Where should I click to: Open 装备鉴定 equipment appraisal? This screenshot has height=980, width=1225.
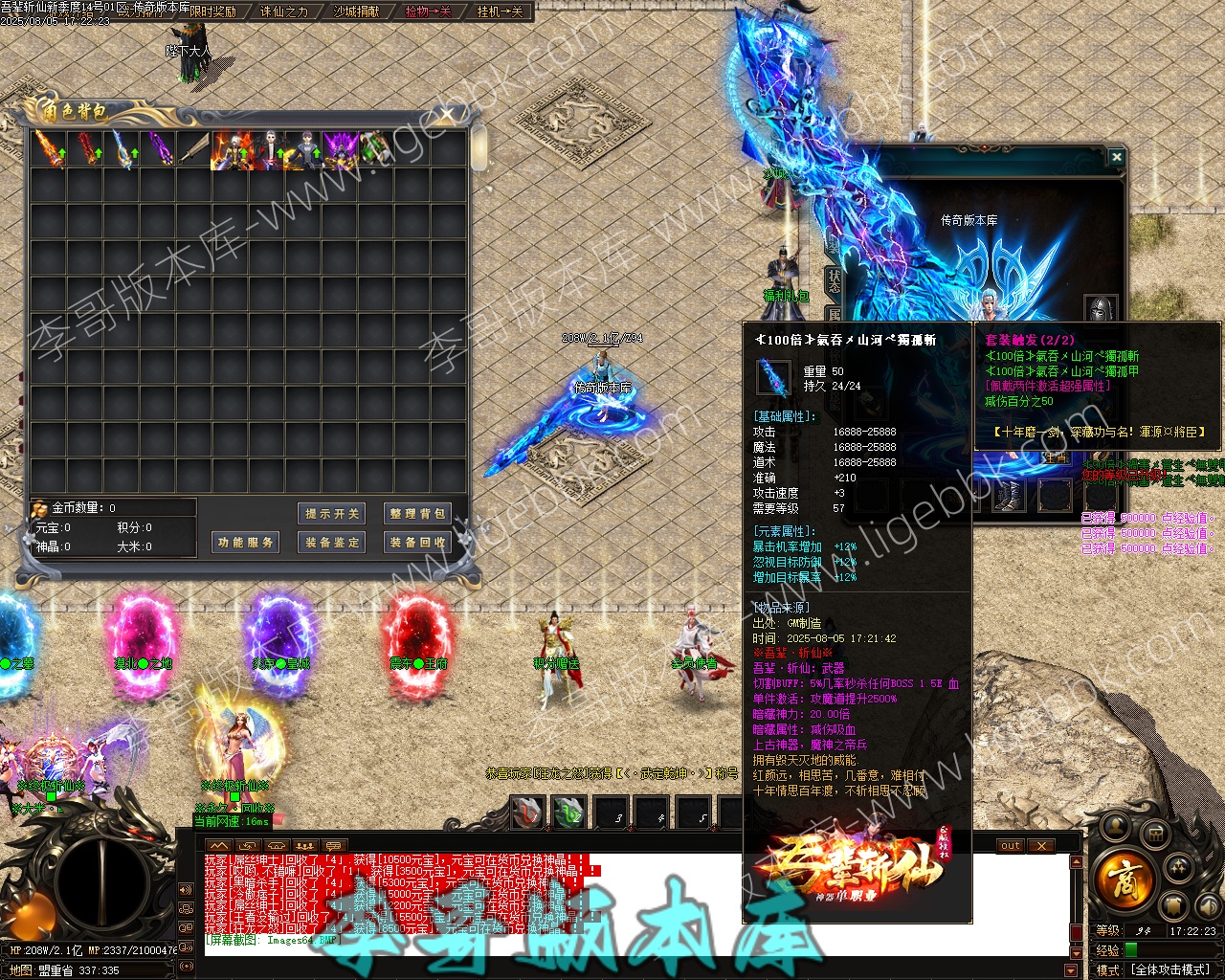(x=332, y=543)
